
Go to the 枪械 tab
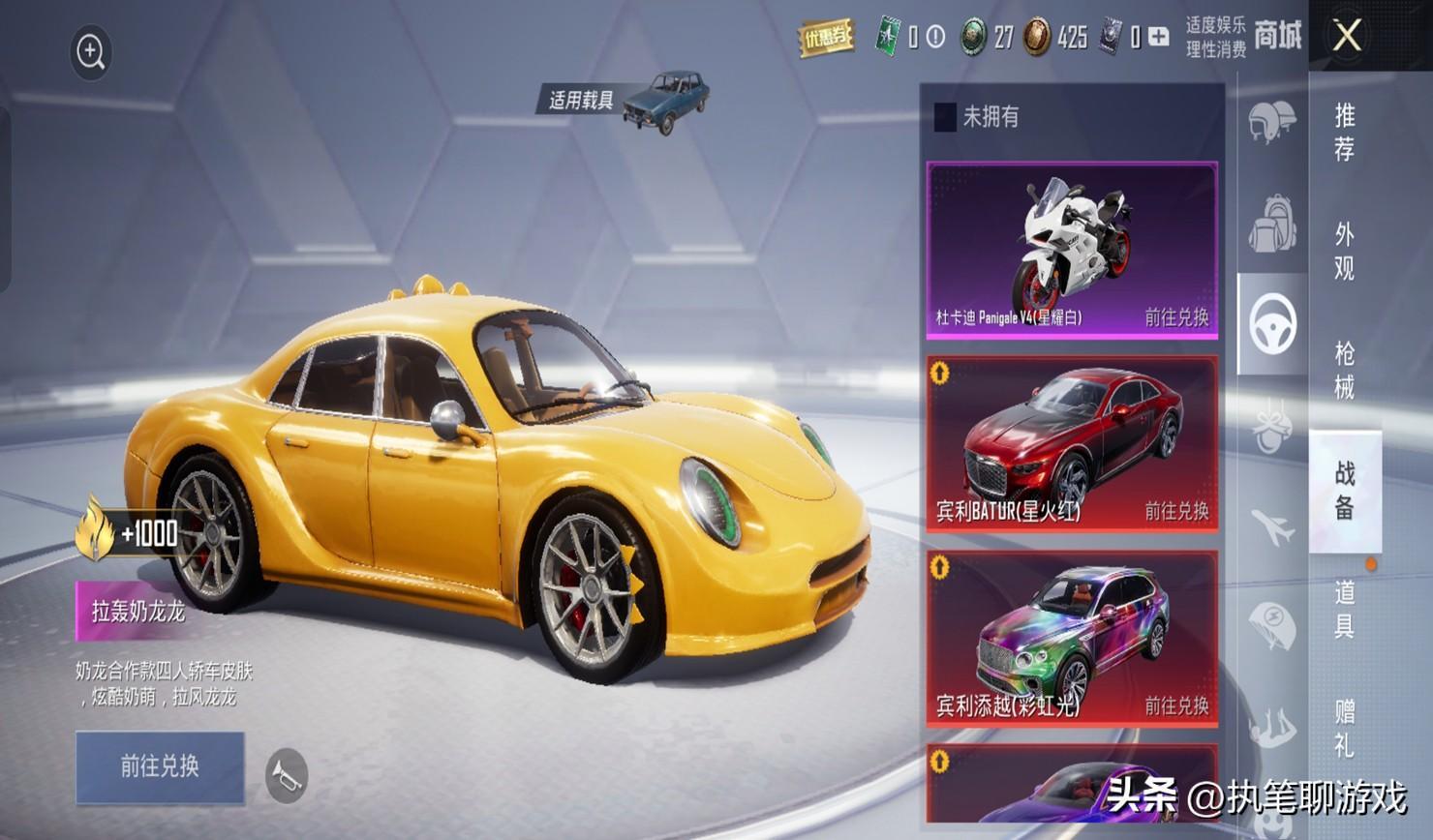point(1345,371)
